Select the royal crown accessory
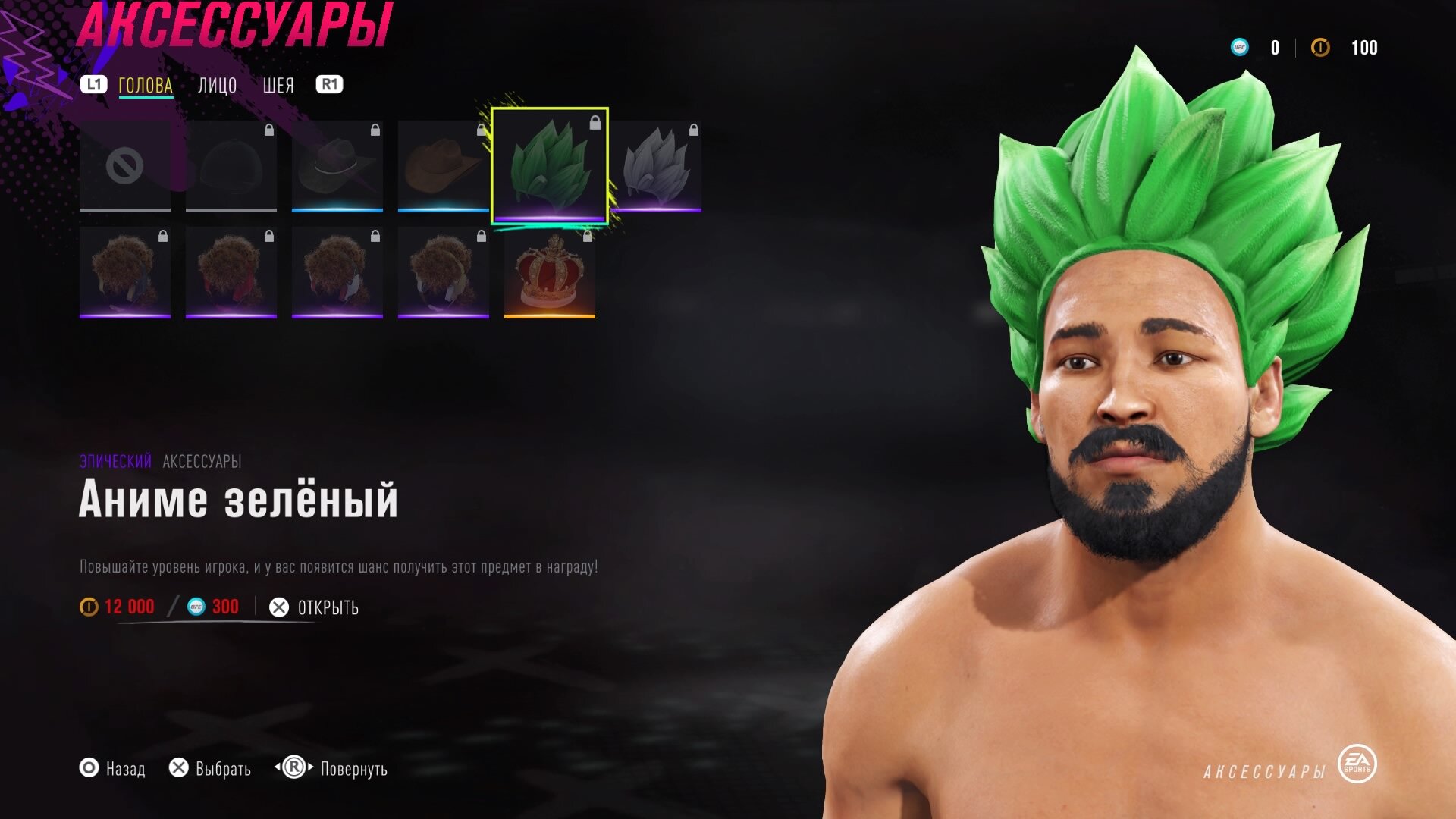 point(550,272)
